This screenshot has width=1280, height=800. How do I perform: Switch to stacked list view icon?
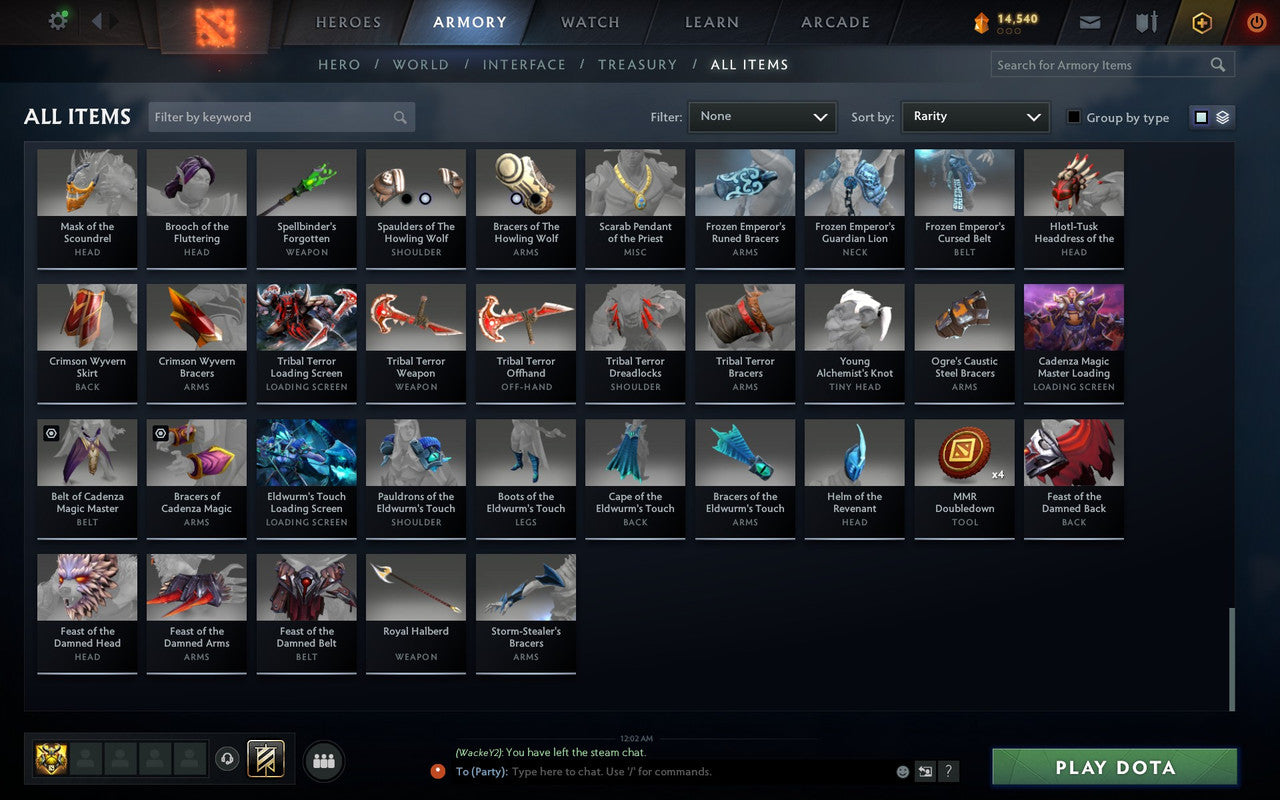click(x=1221, y=116)
